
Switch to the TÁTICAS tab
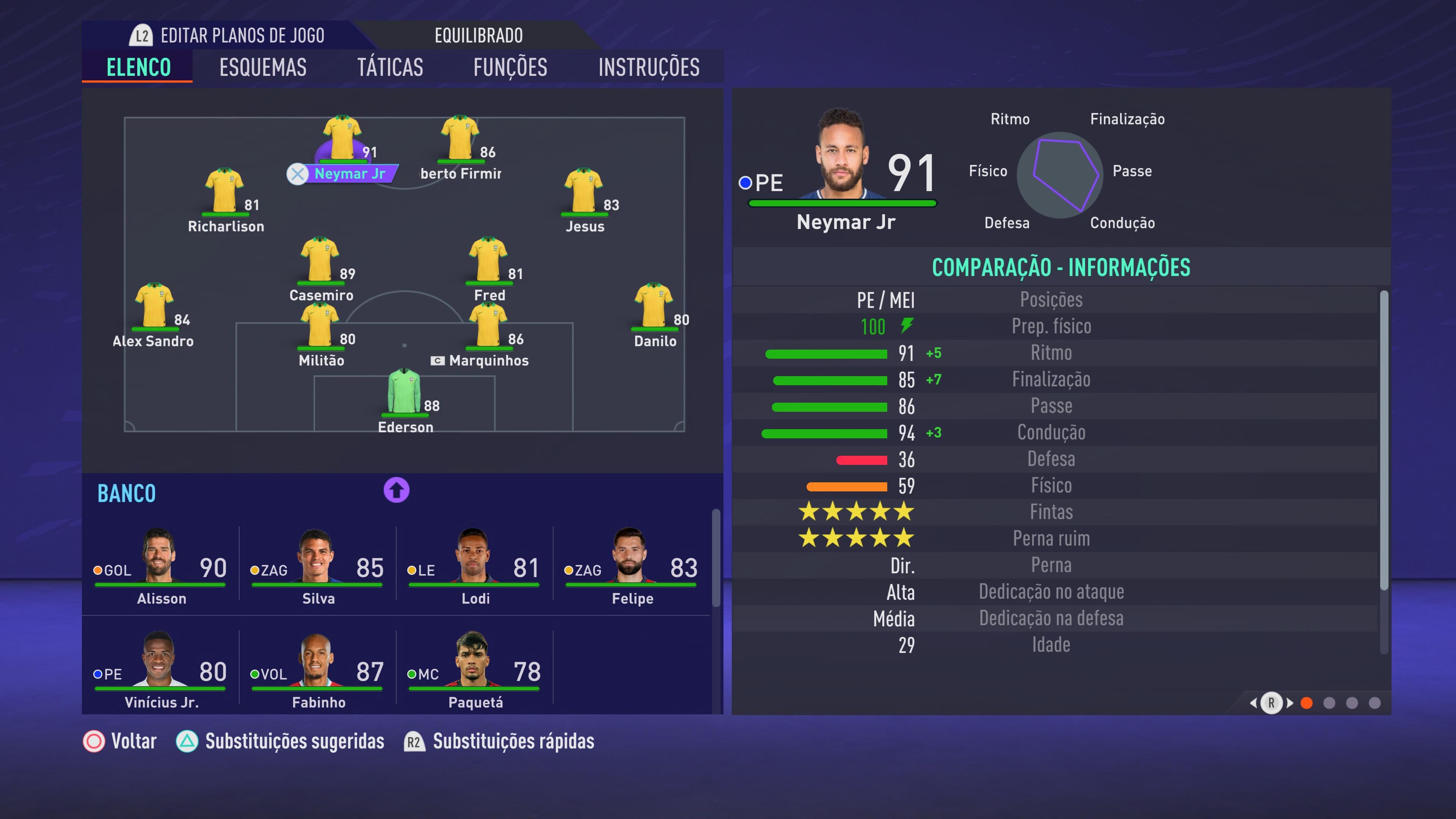[391, 67]
